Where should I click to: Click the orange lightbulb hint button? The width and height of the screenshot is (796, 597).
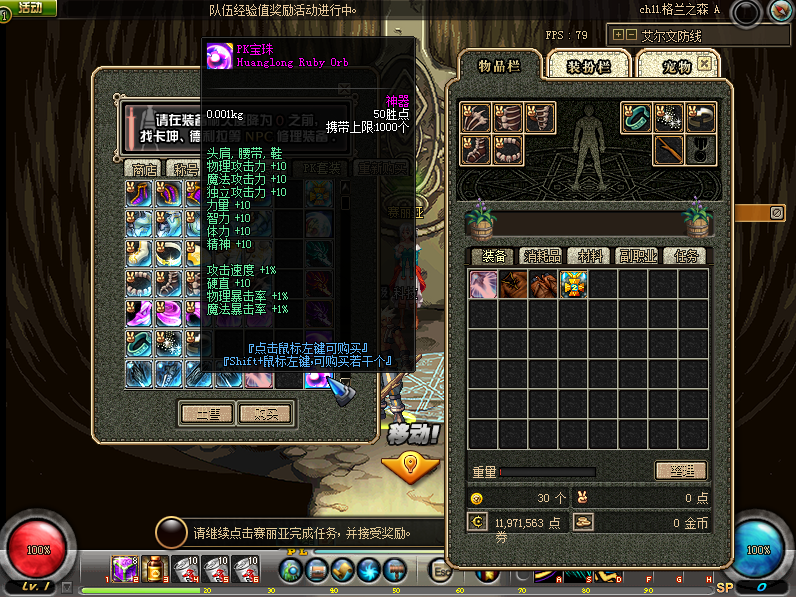click(409, 465)
